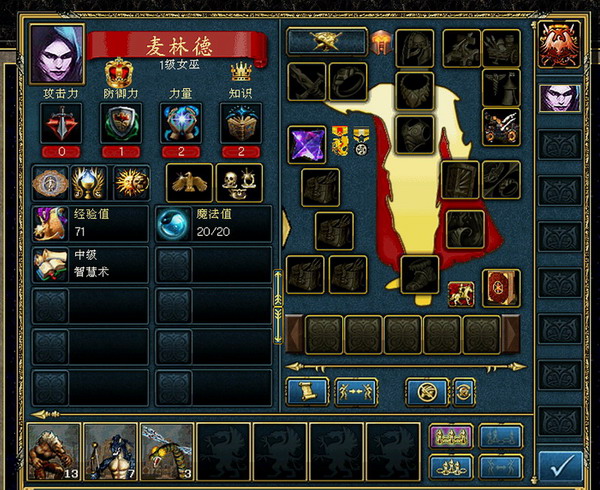Open the red spellbook
The image size is (600, 490).
click(501, 288)
